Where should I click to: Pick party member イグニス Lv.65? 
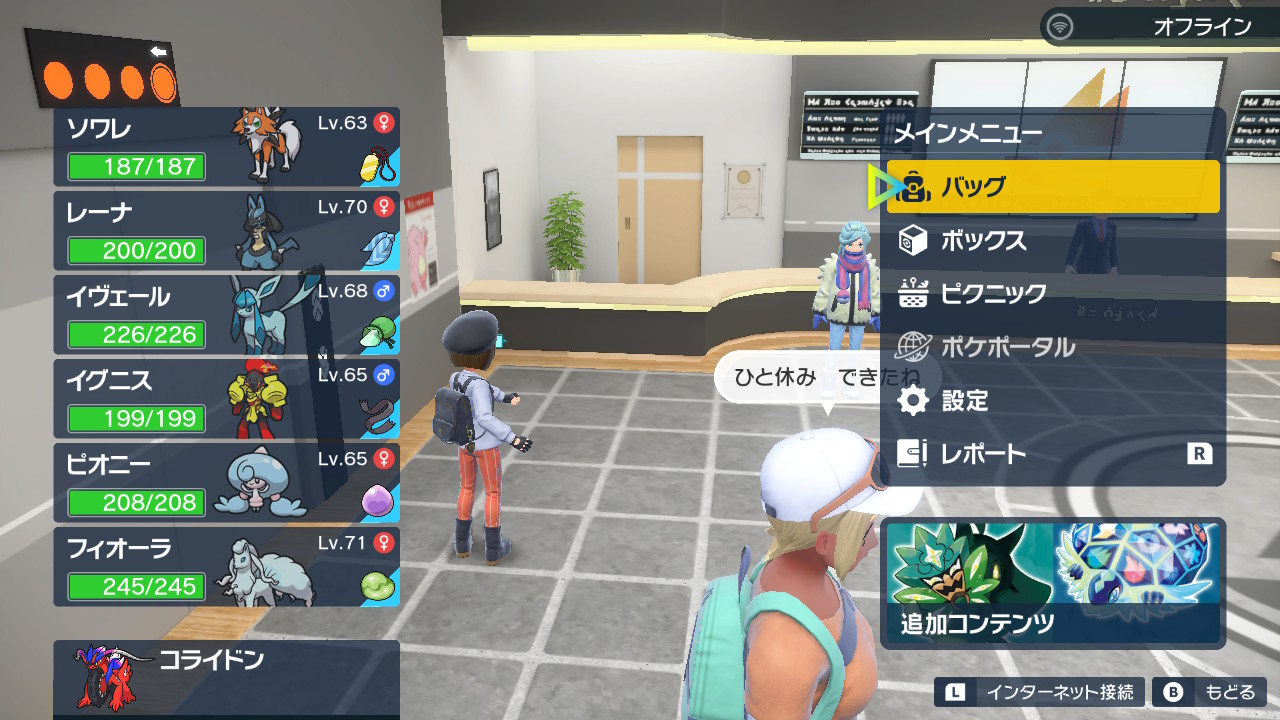point(226,398)
